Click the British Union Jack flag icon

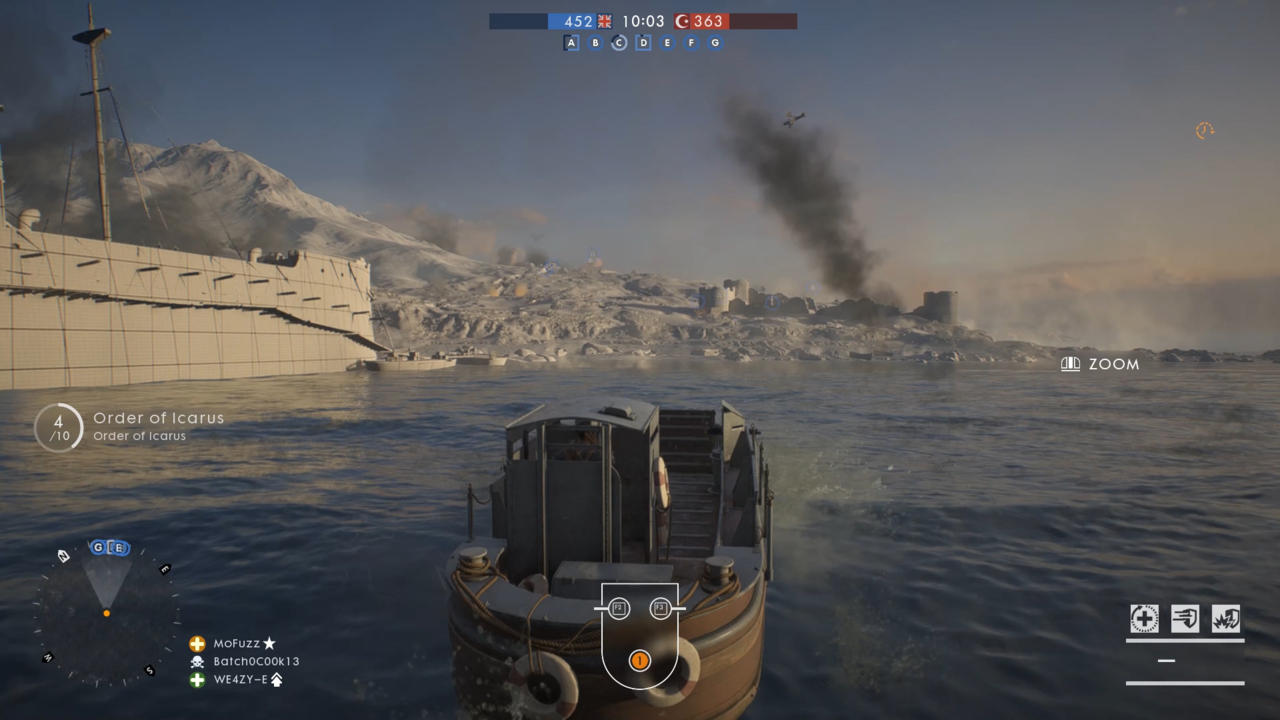[x=602, y=21]
